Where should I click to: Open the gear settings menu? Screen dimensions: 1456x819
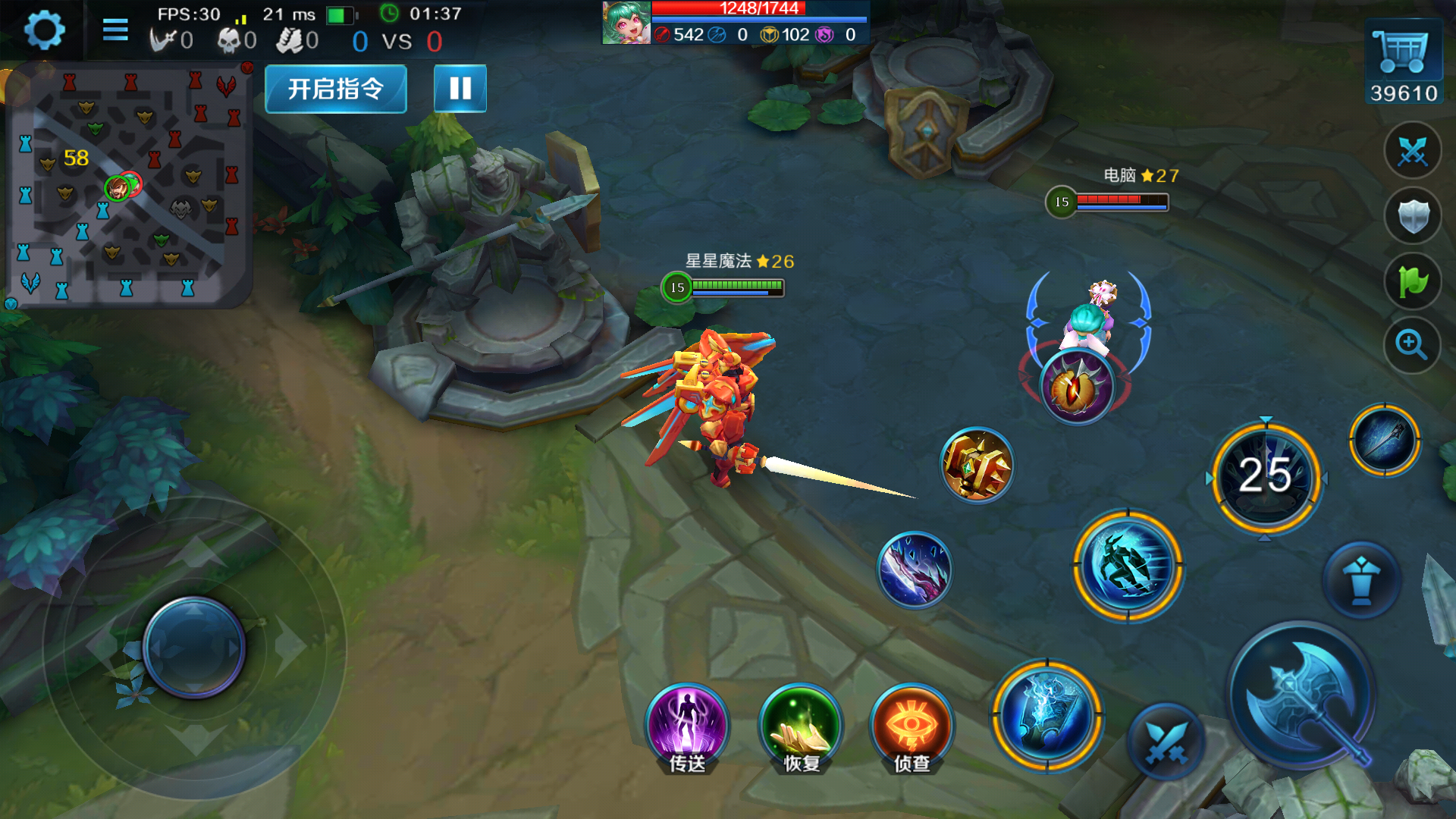[44, 30]
